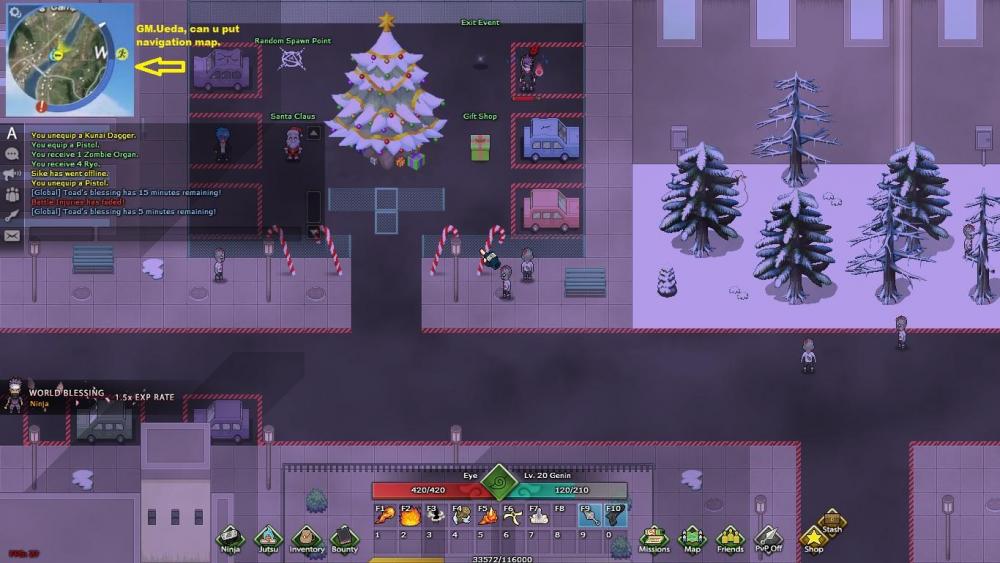Open the Inventory bag

pyautogui.click(x=307, y=538)
